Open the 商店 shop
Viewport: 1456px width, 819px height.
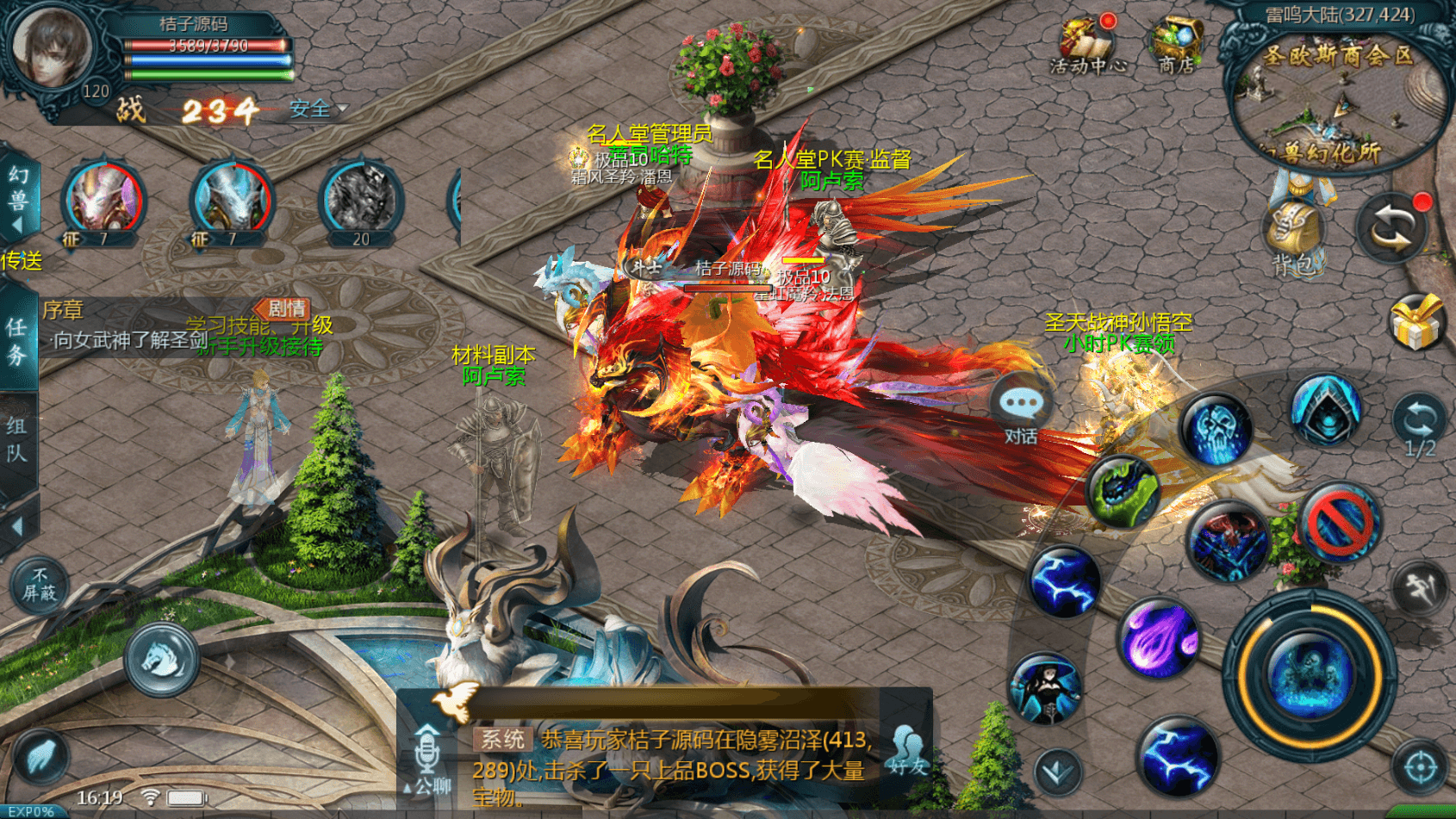coord(1176,43)
